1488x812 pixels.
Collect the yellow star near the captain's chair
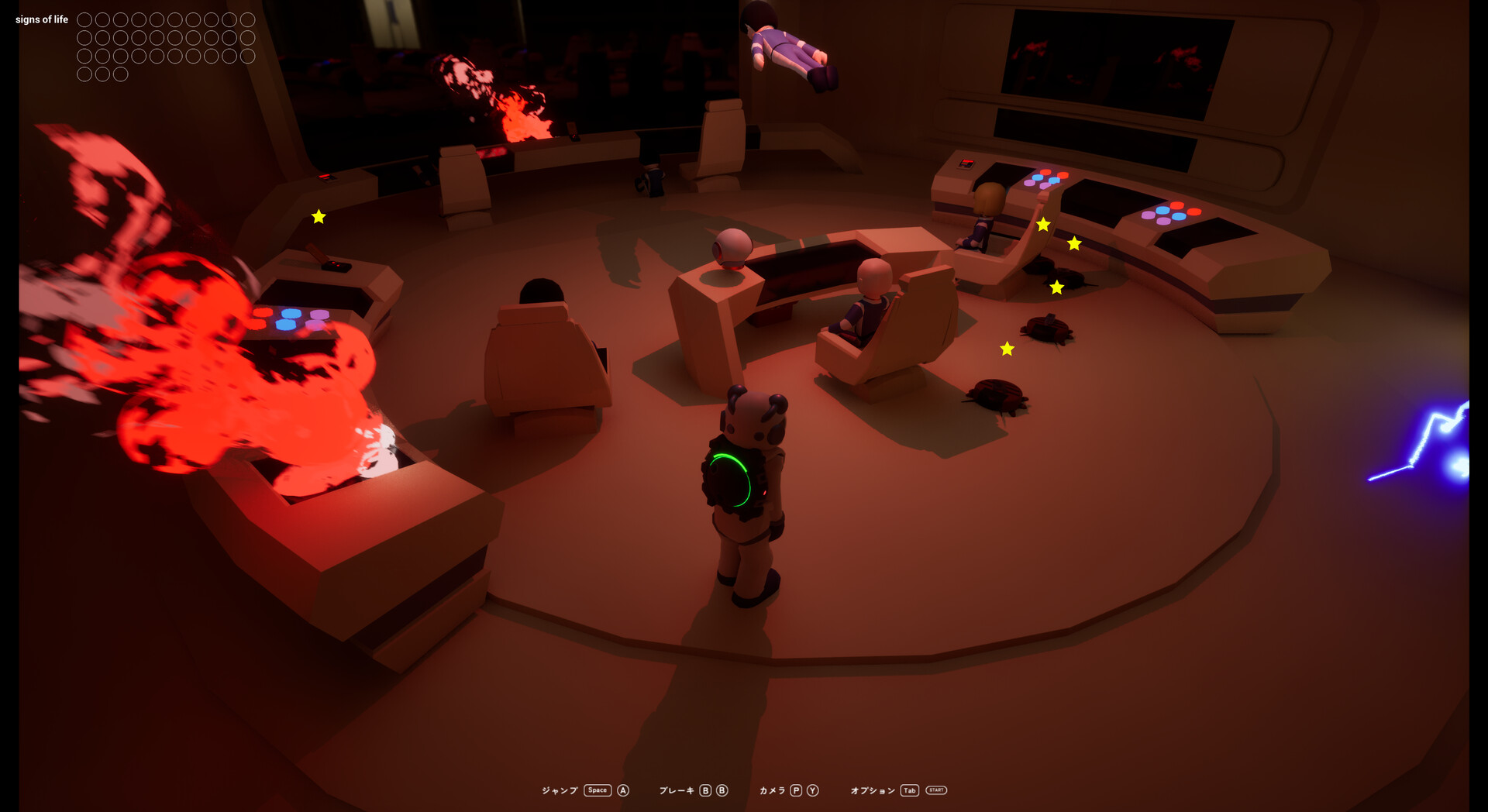click(x=1007, y=349)
